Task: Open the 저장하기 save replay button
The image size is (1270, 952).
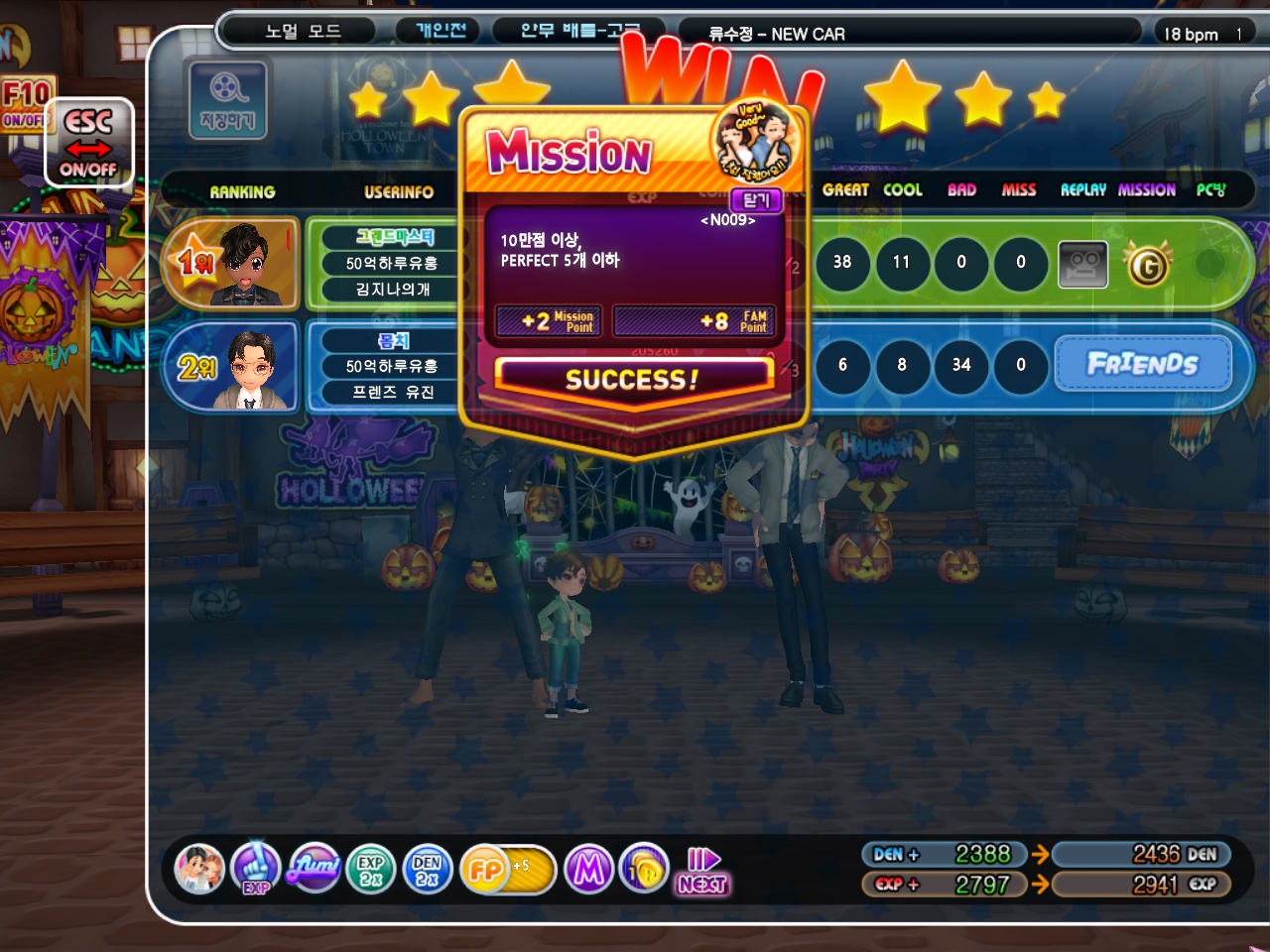Action: 227,99
